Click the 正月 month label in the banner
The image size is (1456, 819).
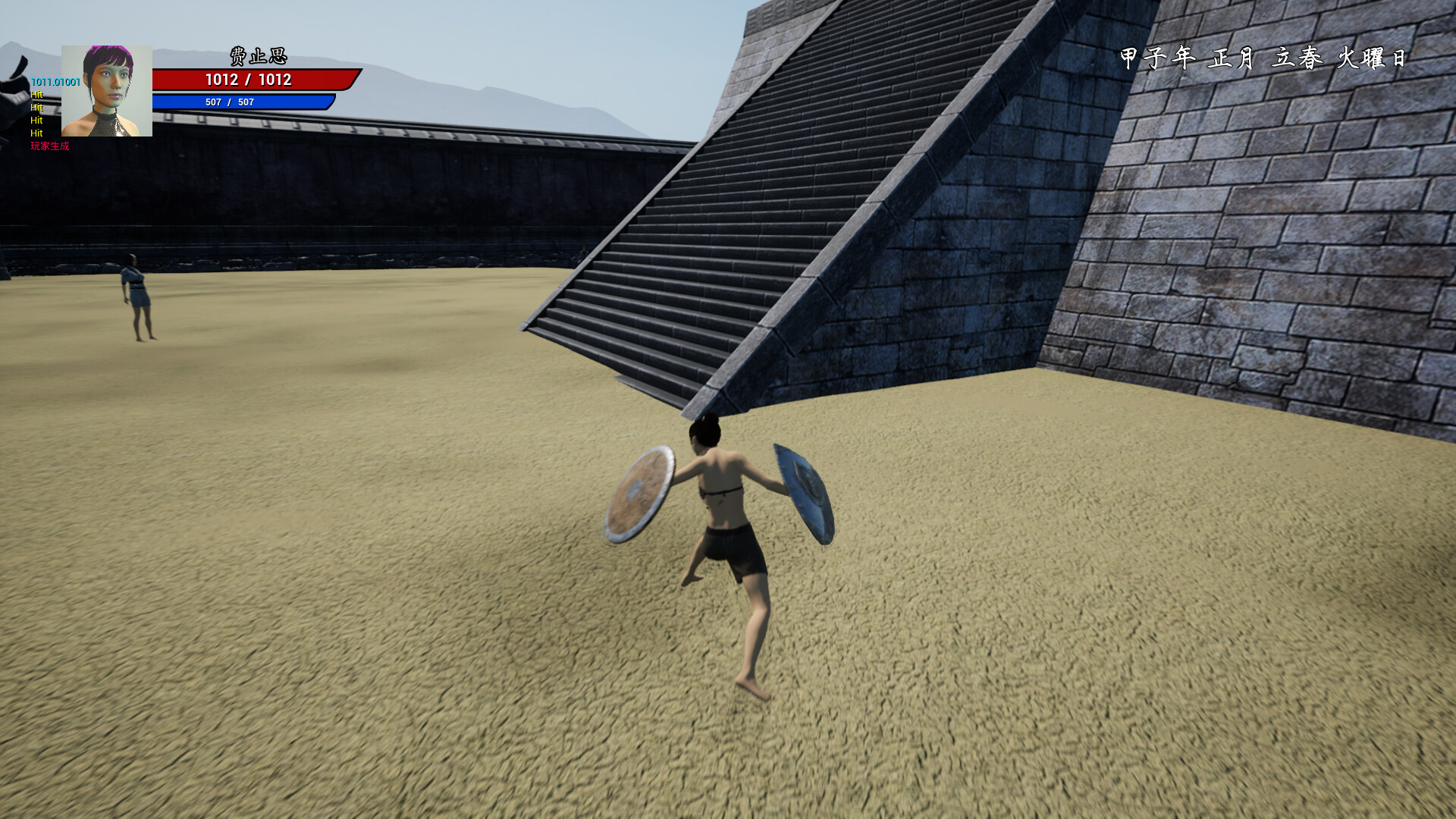click(1232, 57)
